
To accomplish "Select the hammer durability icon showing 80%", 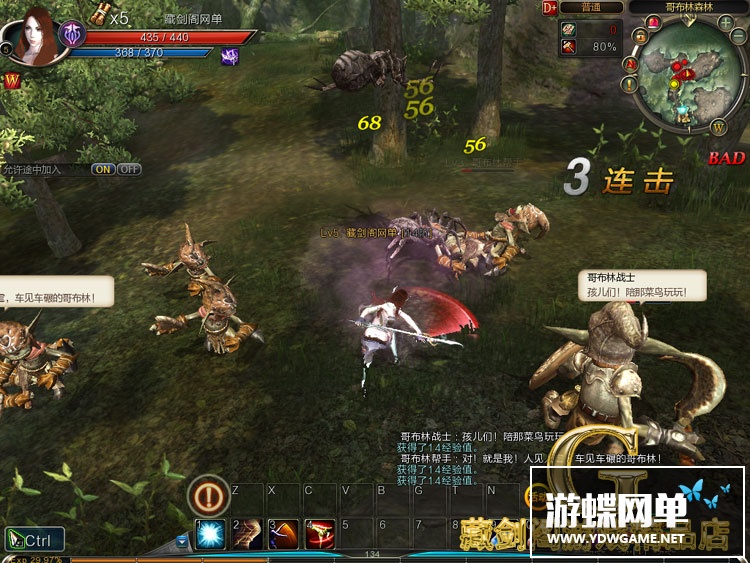I will (x=571, y=47).
